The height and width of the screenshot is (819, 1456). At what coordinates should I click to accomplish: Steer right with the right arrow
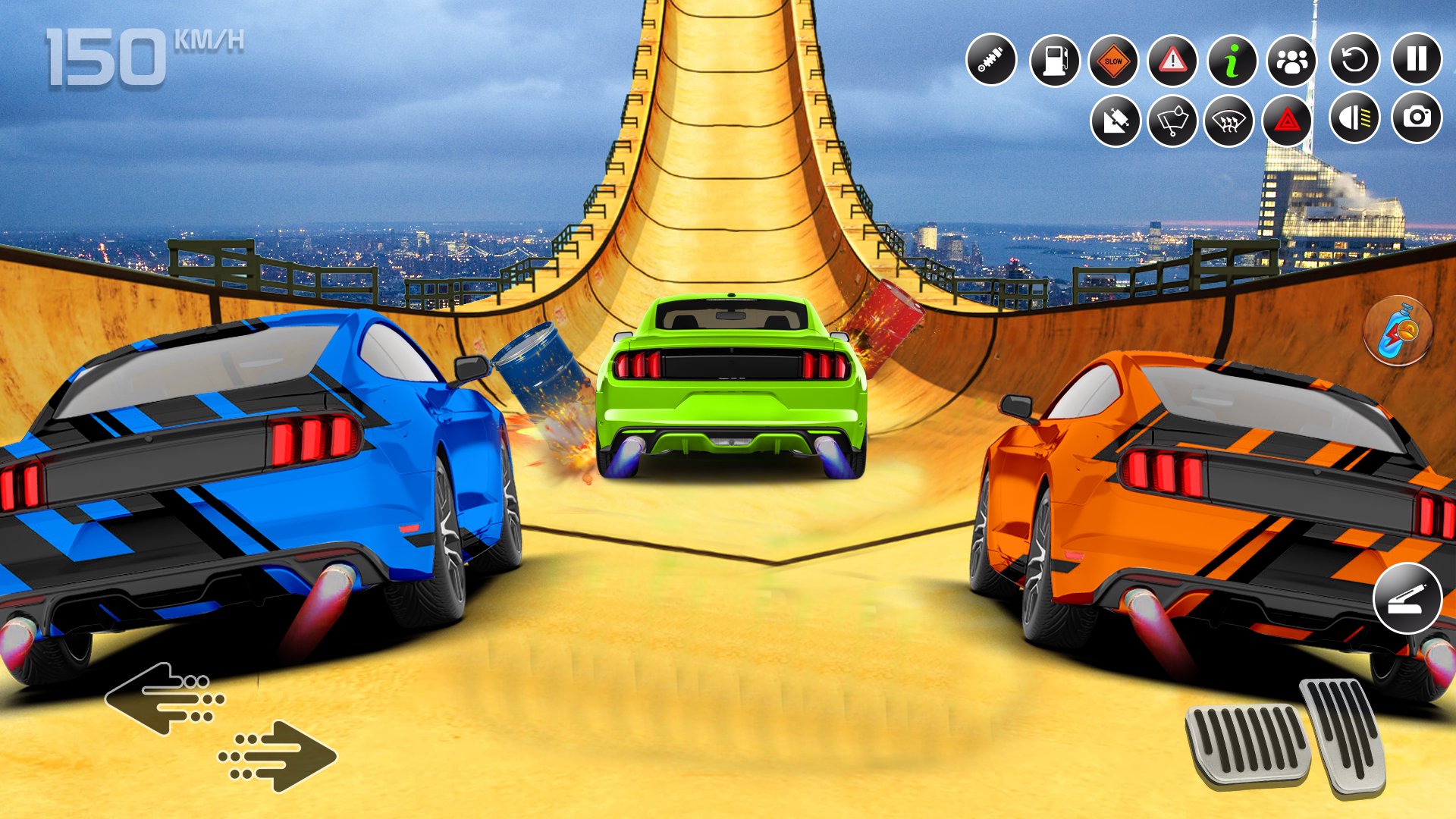tap(278, 755)
